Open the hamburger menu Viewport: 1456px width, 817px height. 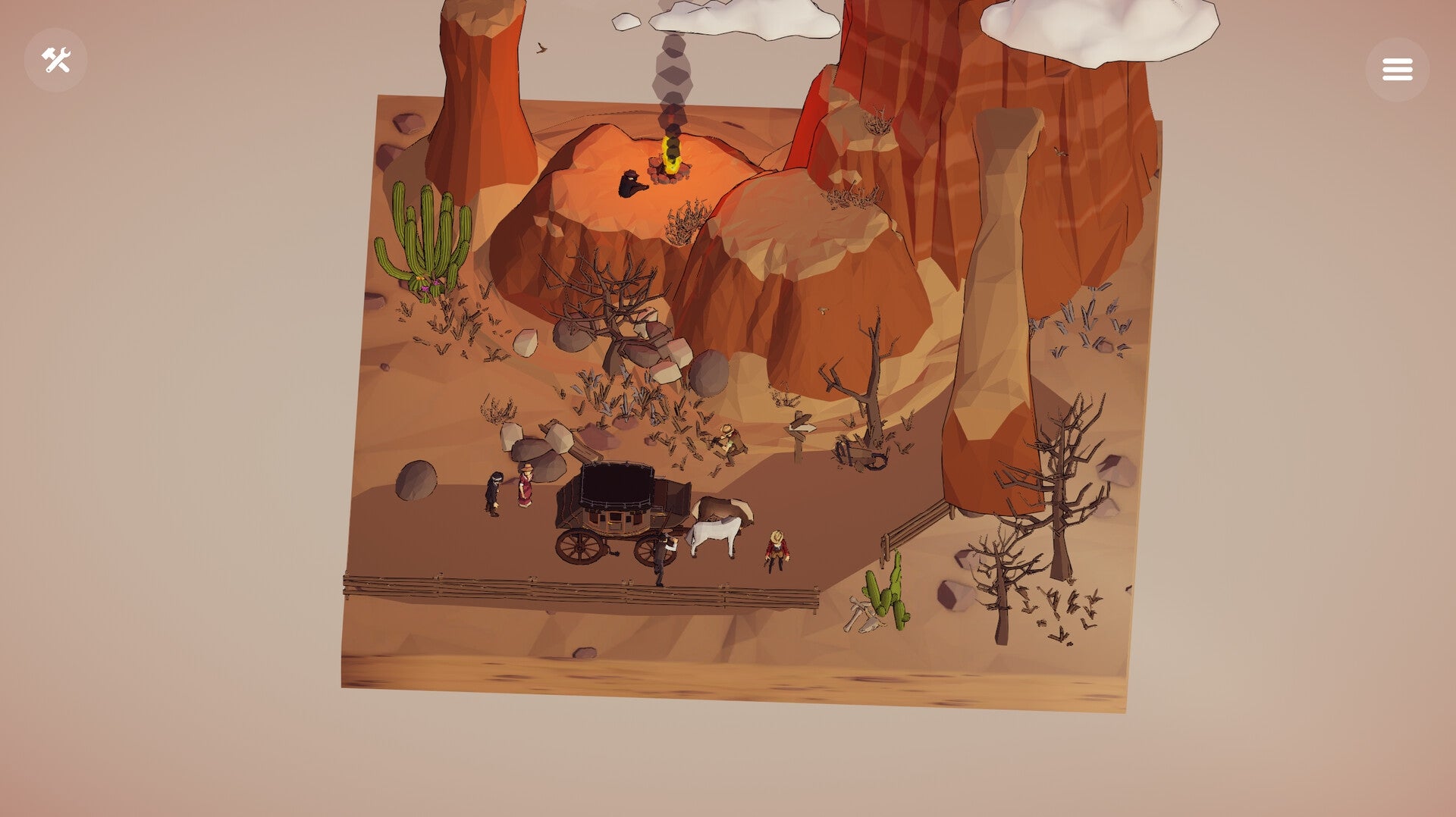(x=1398, y=68)
